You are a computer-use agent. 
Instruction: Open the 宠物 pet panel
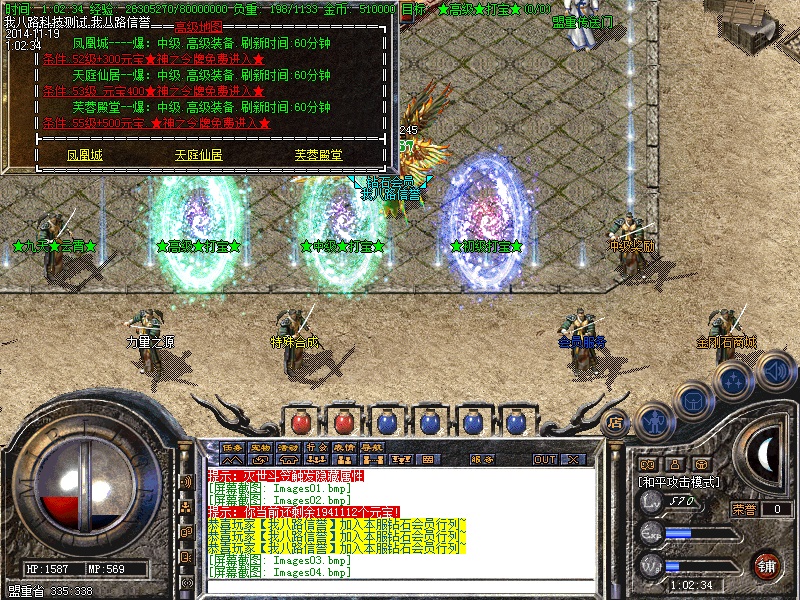pyautogui.click(x=260, y=447)
